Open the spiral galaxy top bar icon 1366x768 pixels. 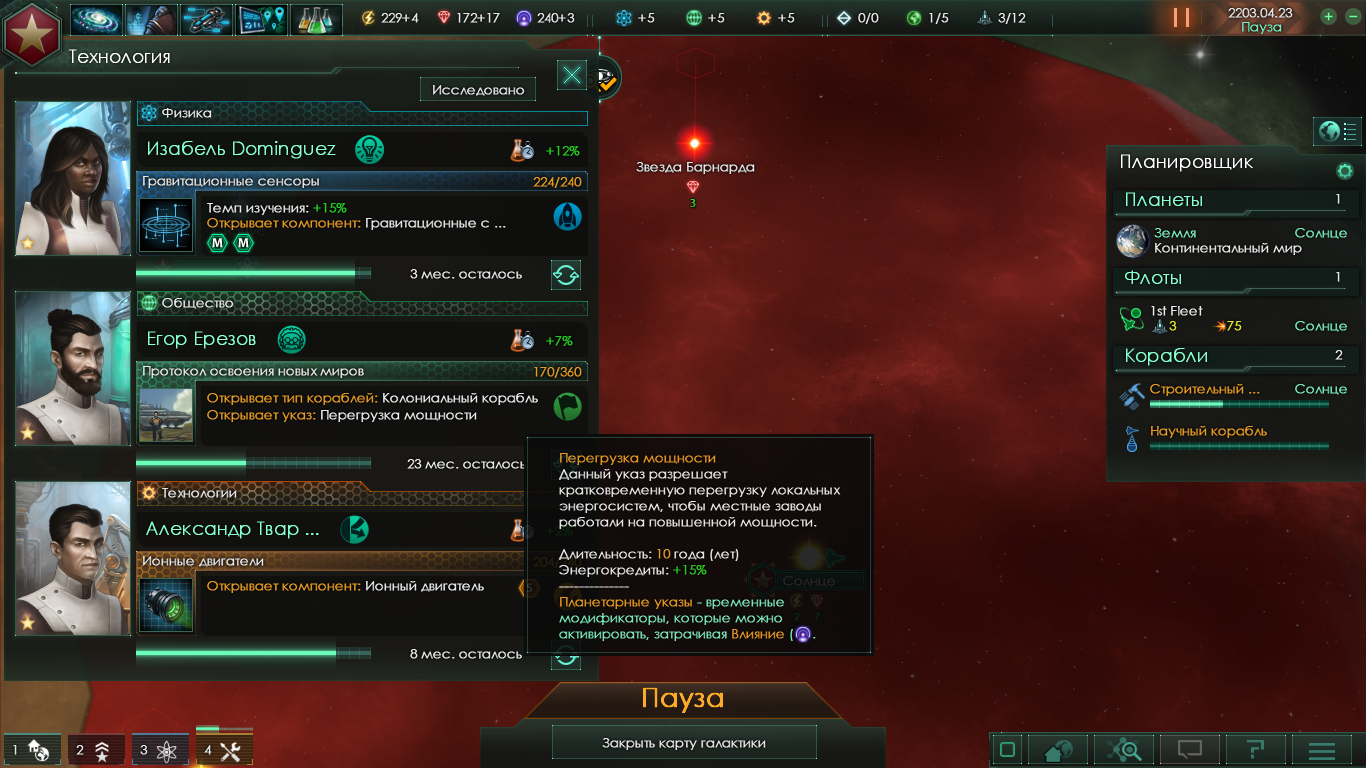click(97, 19)
